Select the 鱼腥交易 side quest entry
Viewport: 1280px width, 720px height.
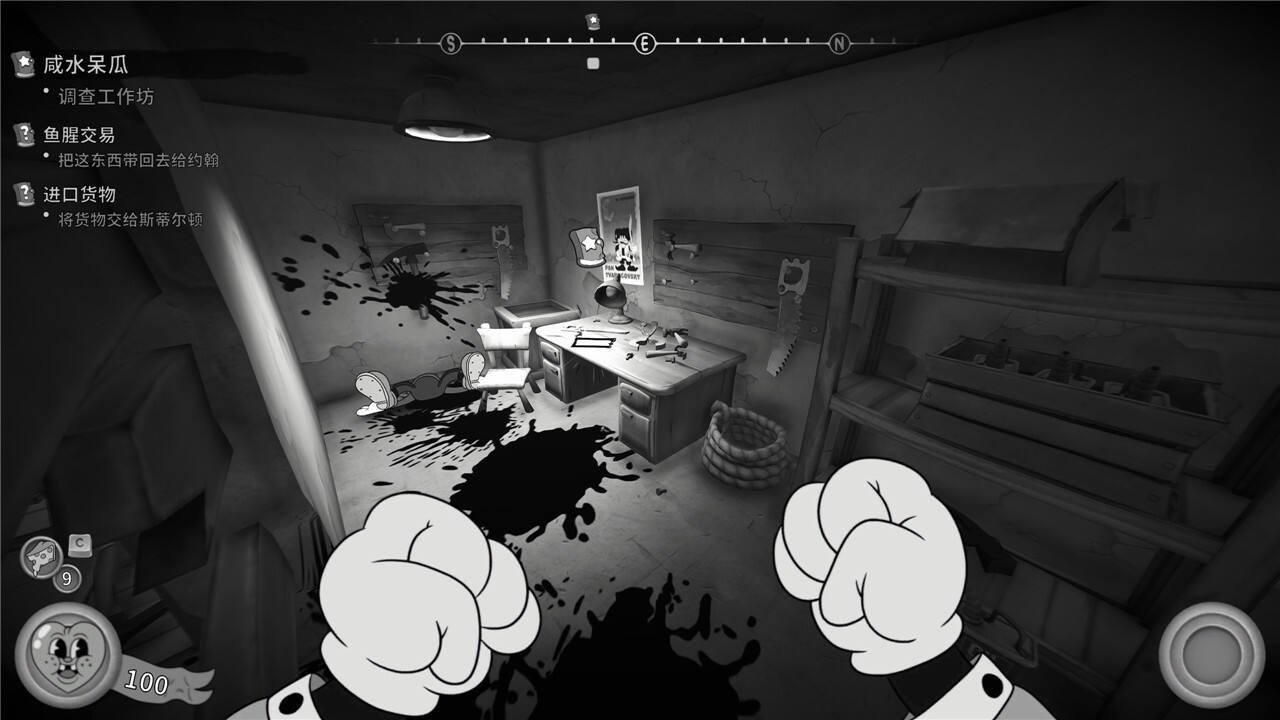(79, 135)
